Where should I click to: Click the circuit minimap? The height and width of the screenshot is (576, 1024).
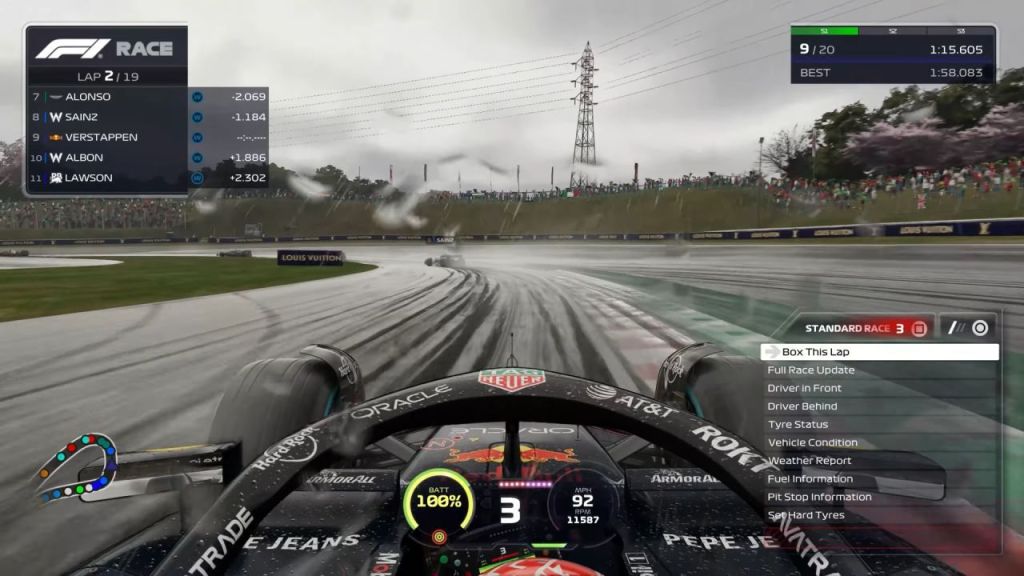click(76, 467)
